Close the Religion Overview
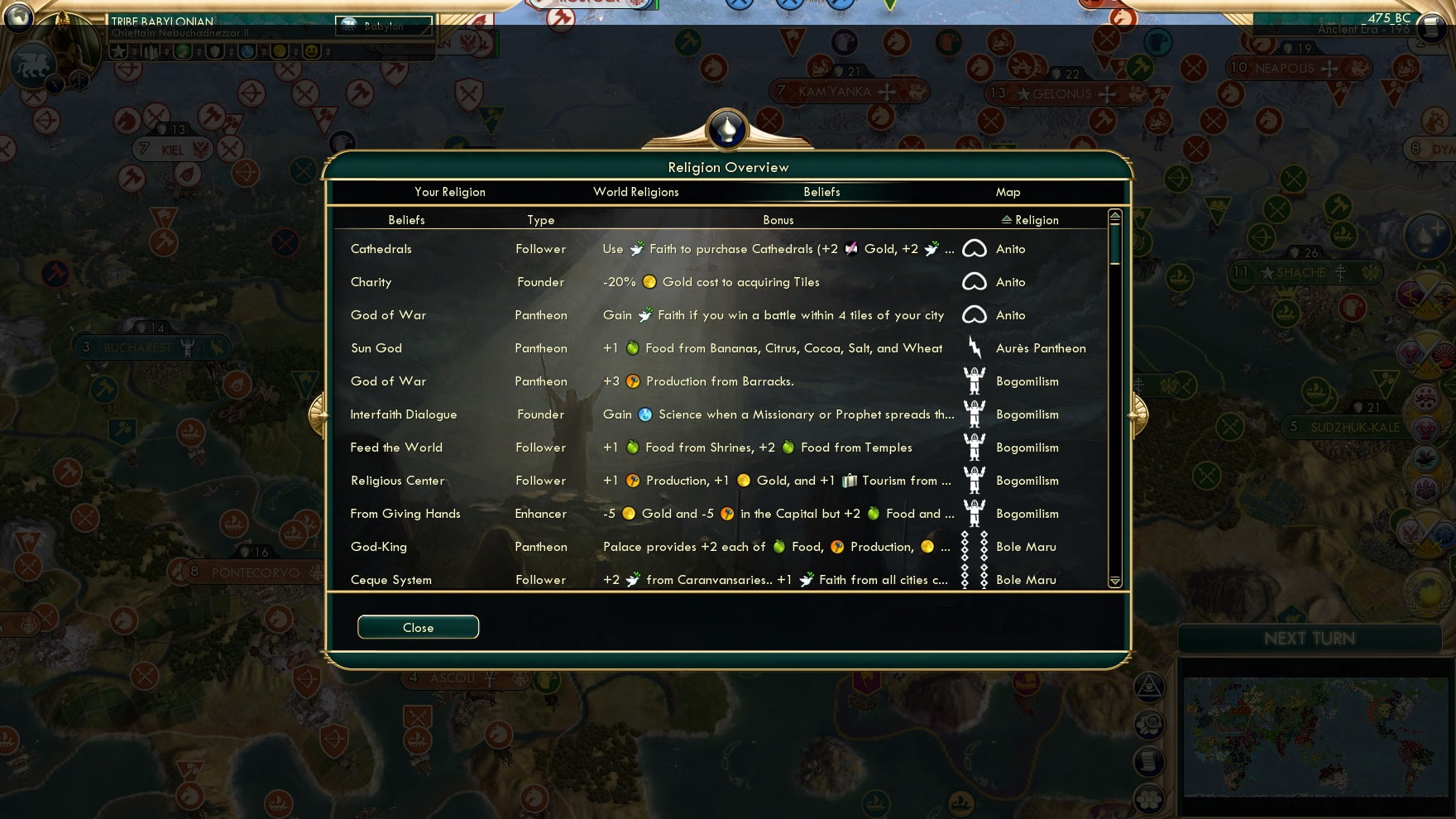Viewport: 1456px width, 819px height. pyautogui.click(x=418, y=626)
